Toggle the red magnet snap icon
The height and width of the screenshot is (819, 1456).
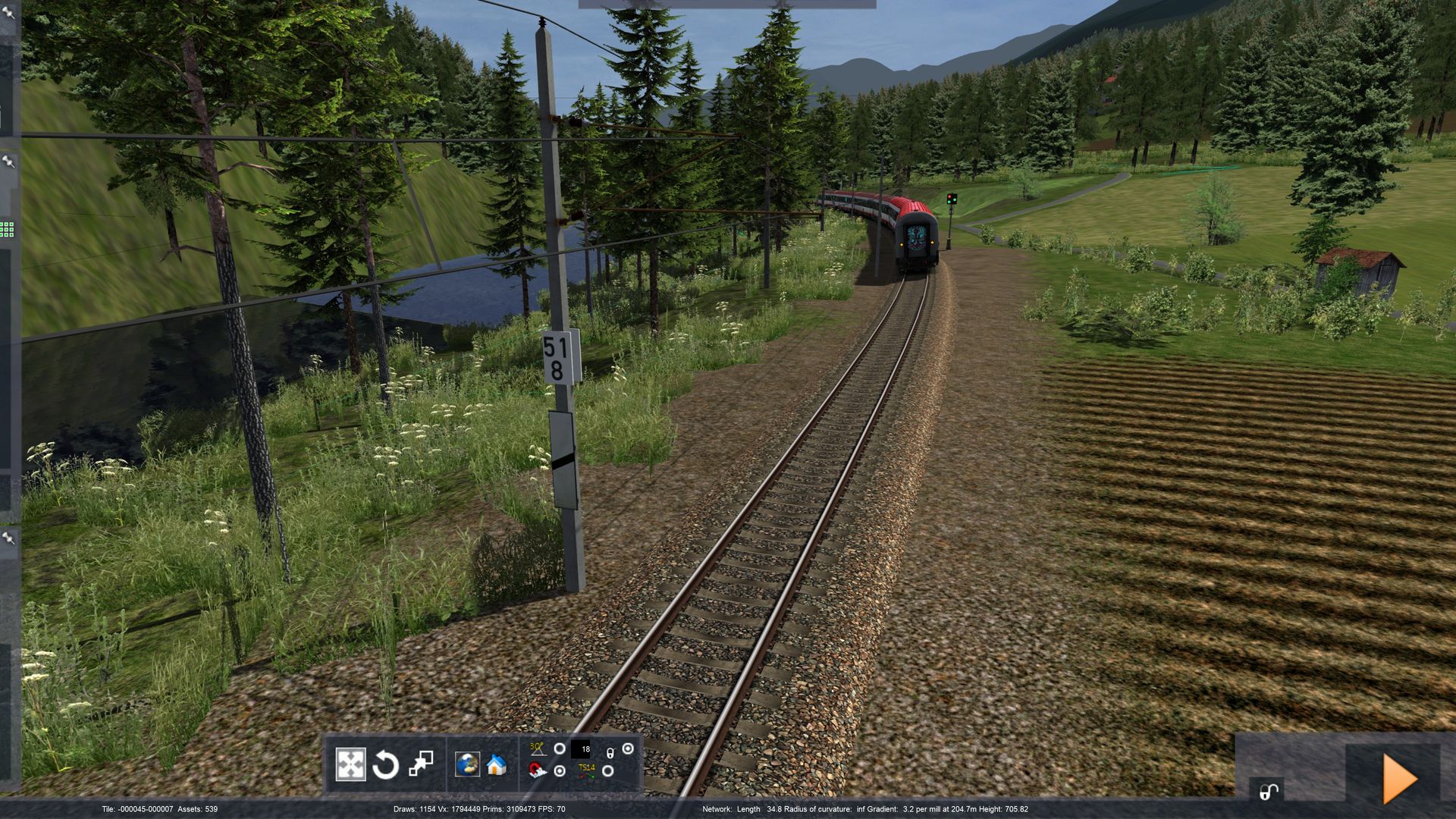tap(537, 771)
